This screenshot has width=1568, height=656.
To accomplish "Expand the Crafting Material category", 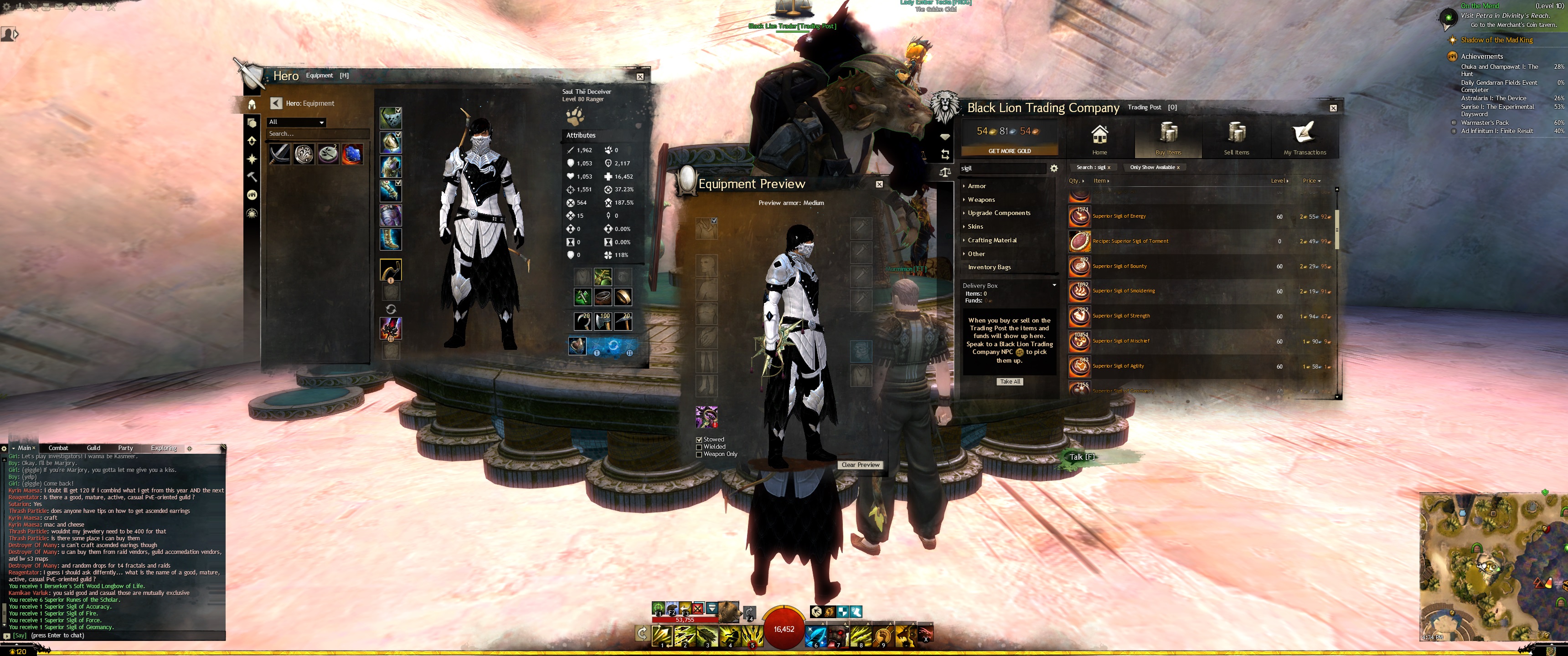I will coord(992,241).
